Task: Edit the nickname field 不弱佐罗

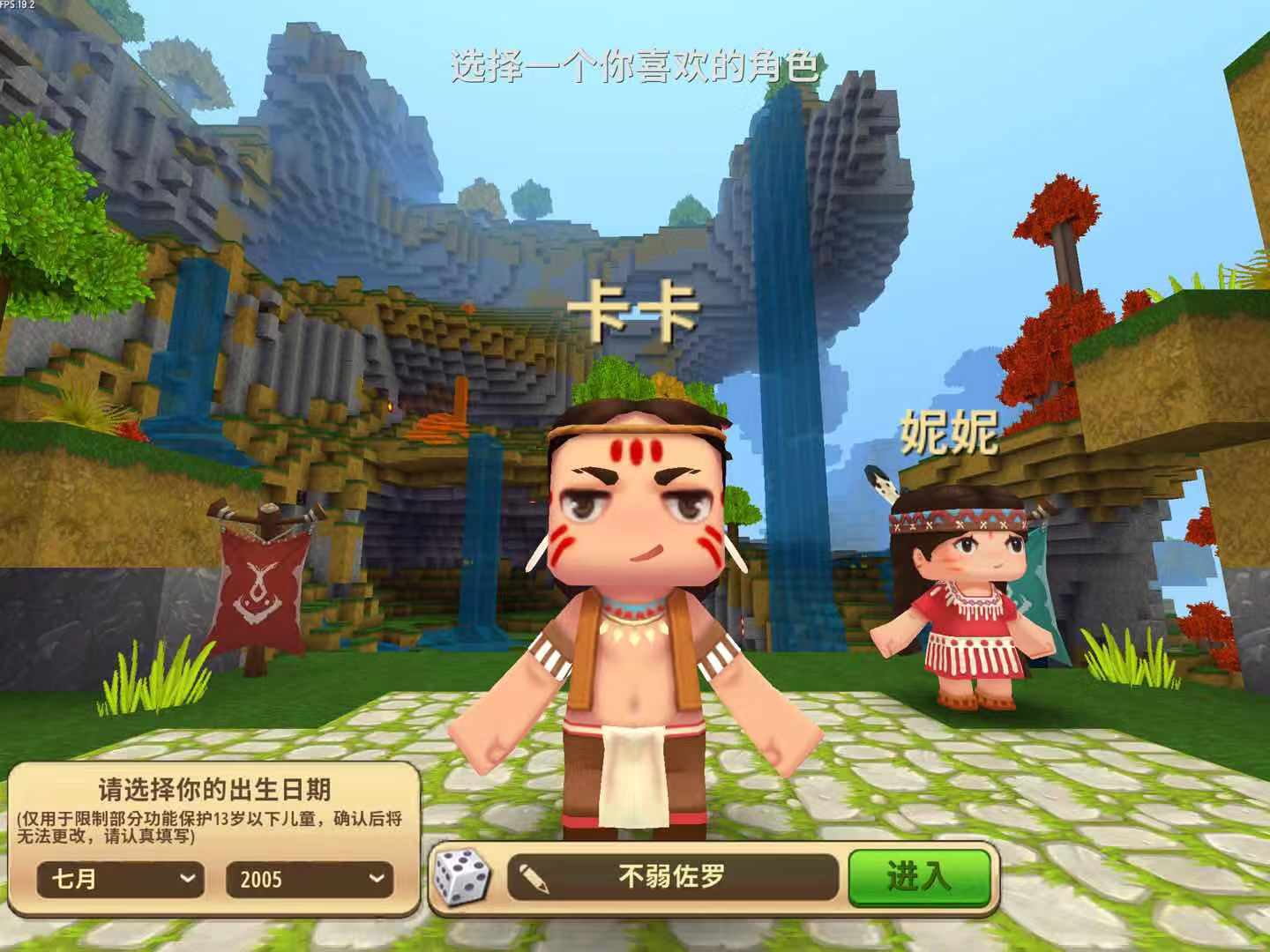Action: (x=672, y=877)
